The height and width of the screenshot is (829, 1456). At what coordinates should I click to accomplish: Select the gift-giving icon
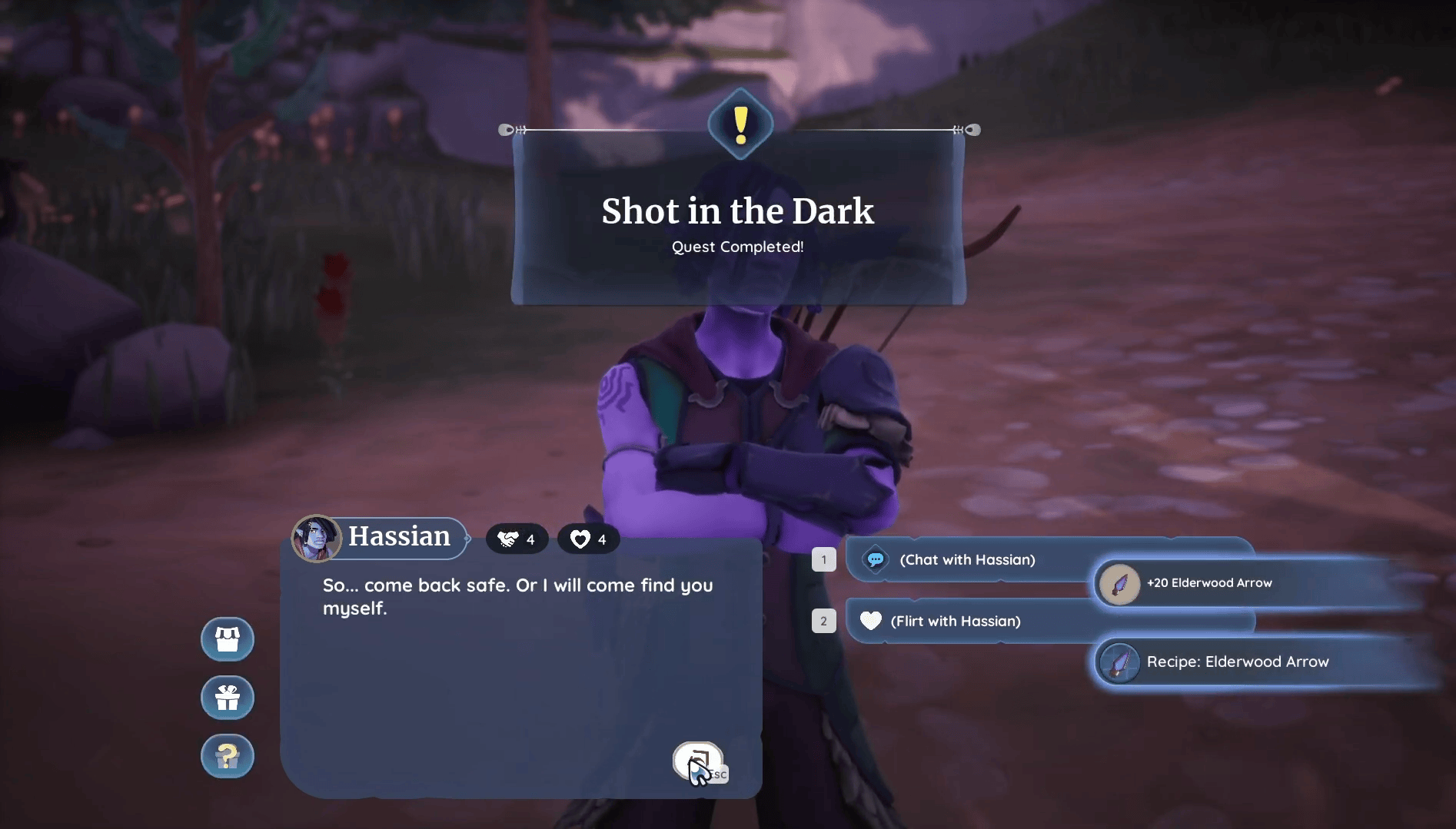[227, 698]
